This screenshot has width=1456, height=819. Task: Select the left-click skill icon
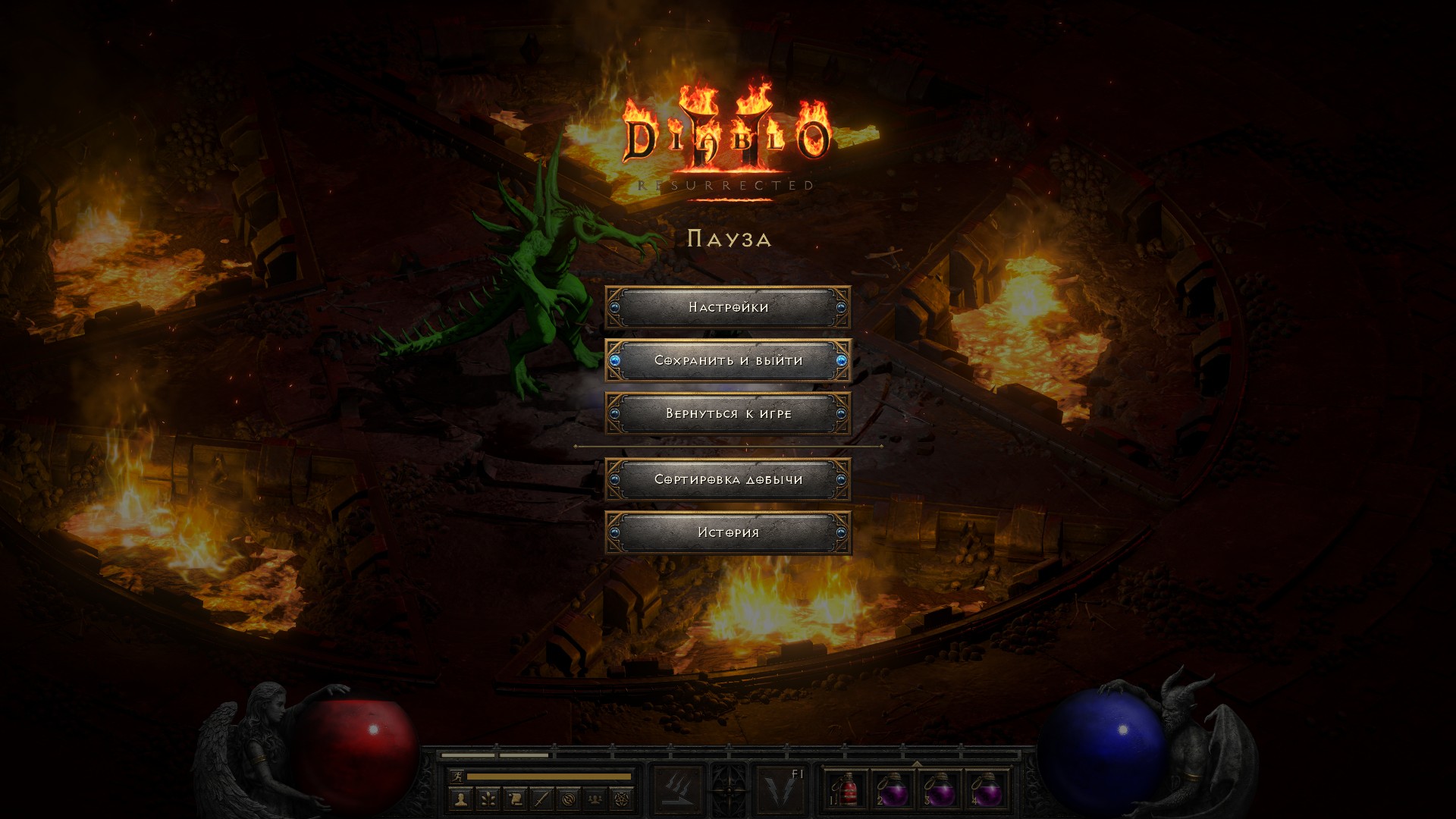678,790
